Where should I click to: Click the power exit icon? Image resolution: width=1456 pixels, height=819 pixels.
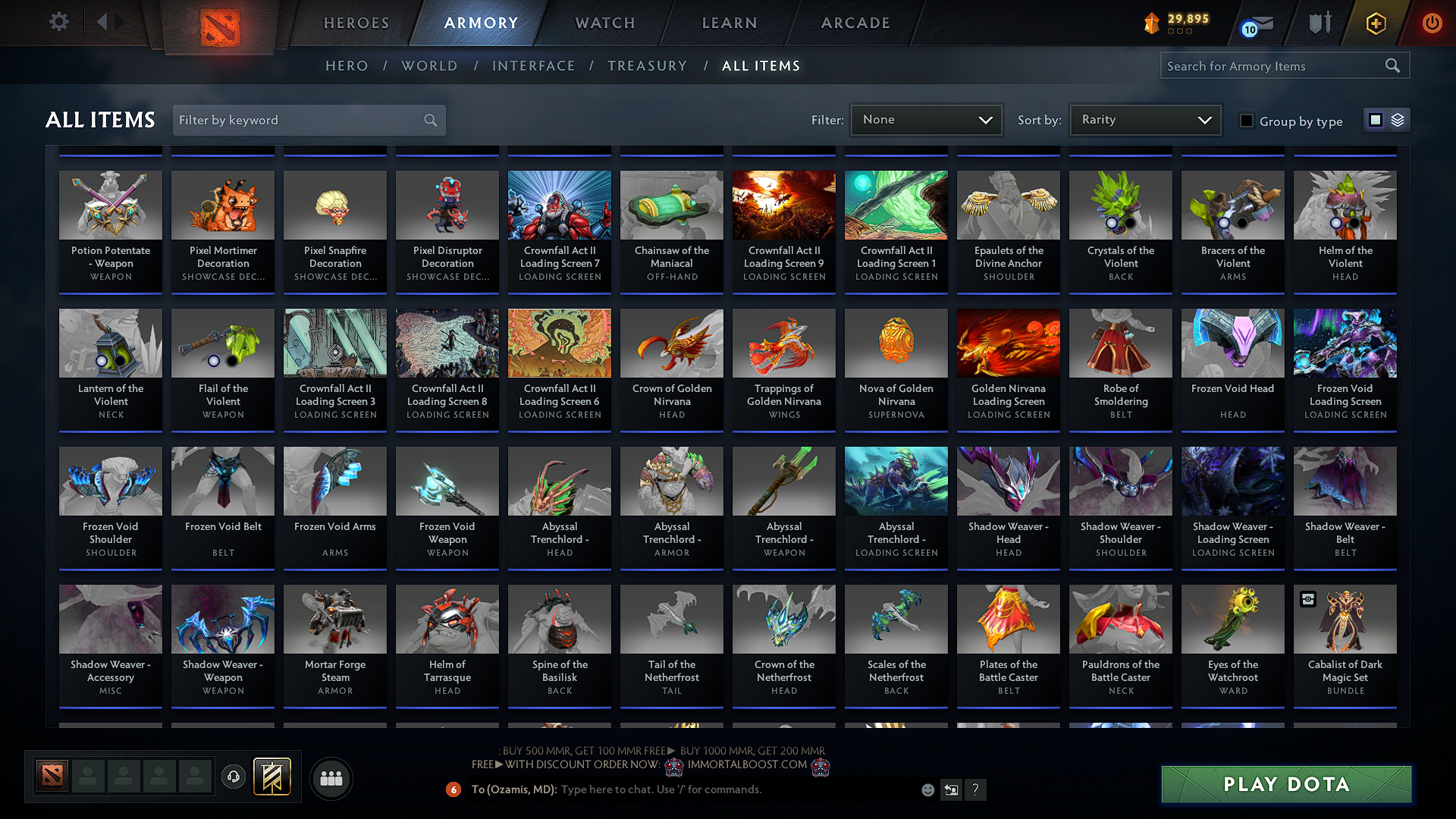pos(1432,24)
